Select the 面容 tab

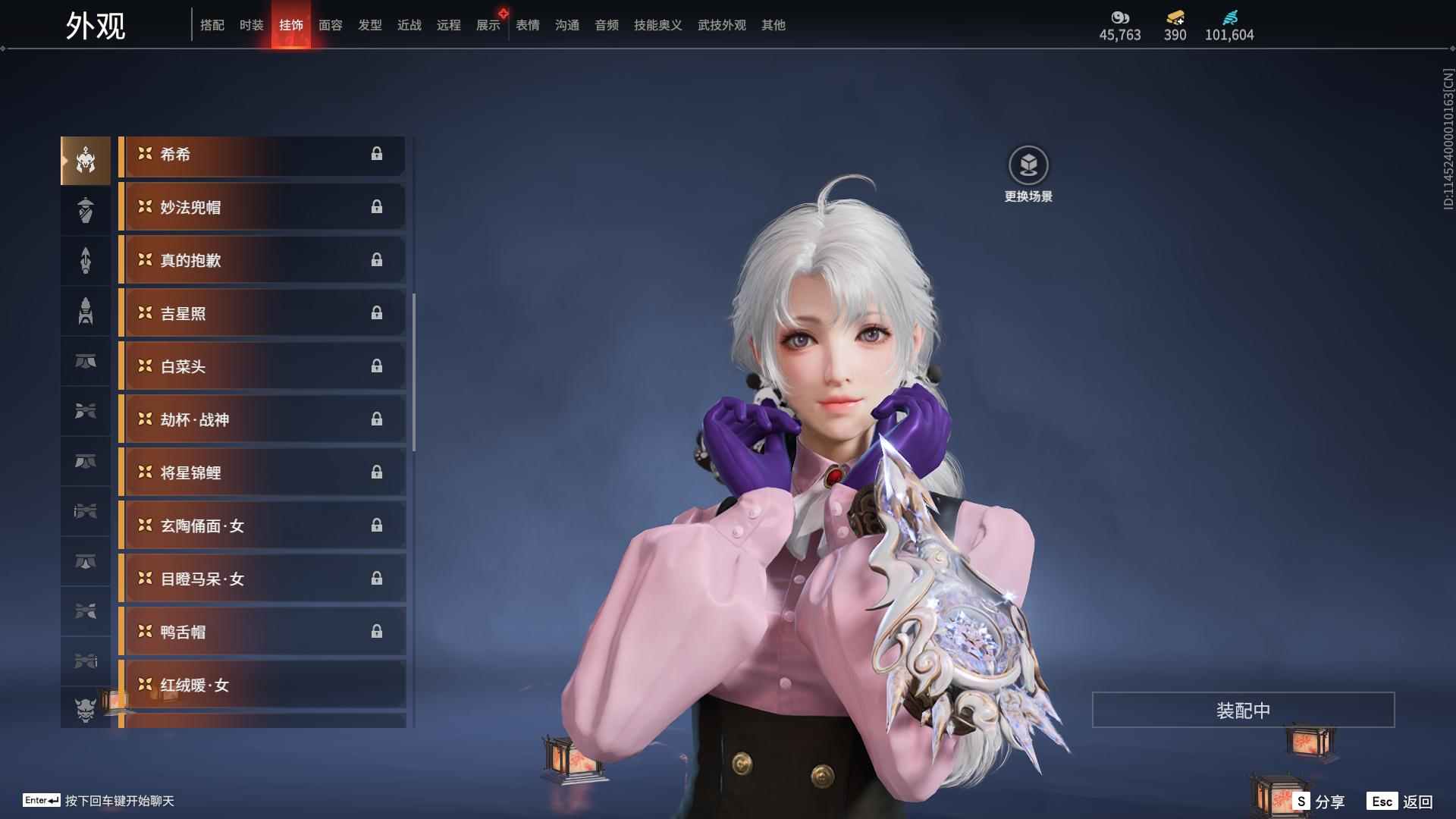[x=330, y=25]
